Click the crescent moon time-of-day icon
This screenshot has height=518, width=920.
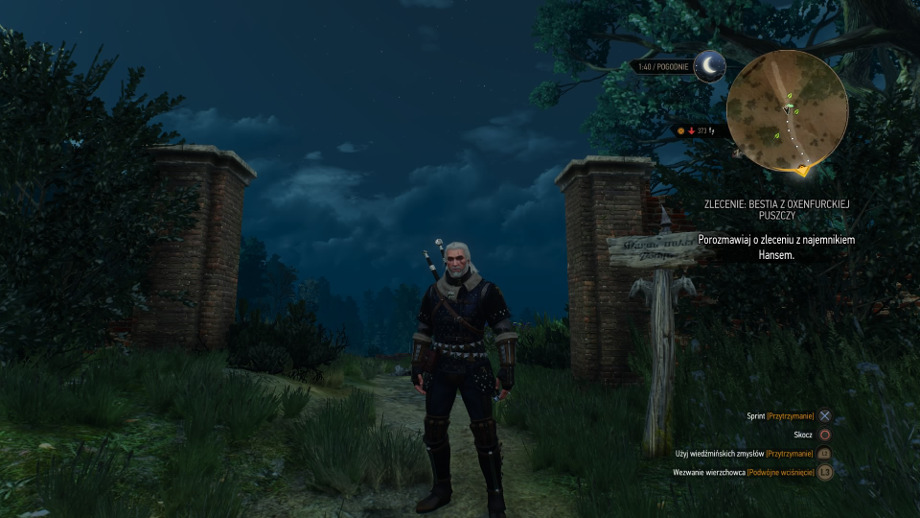(x=709, y=66)
